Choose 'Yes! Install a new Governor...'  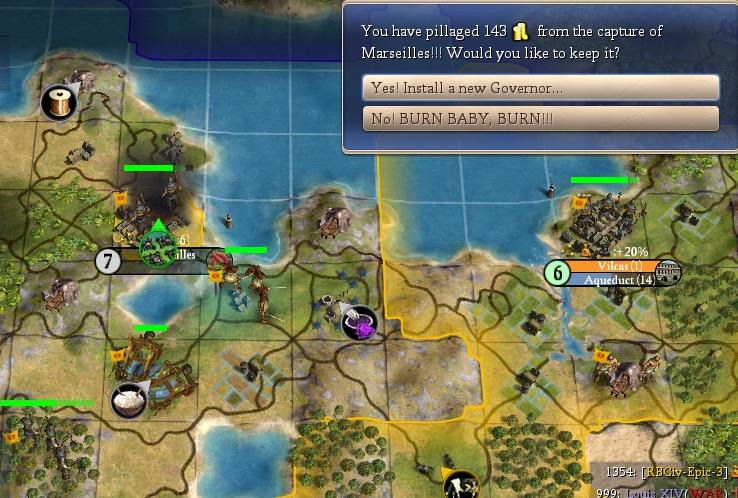tap(540, 88)
